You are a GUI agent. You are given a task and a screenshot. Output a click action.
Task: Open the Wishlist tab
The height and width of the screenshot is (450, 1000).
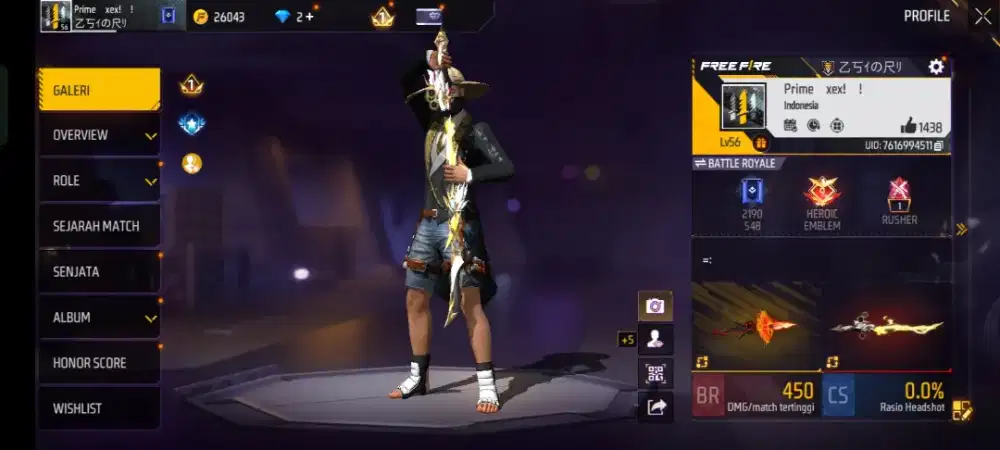[98, 408]
